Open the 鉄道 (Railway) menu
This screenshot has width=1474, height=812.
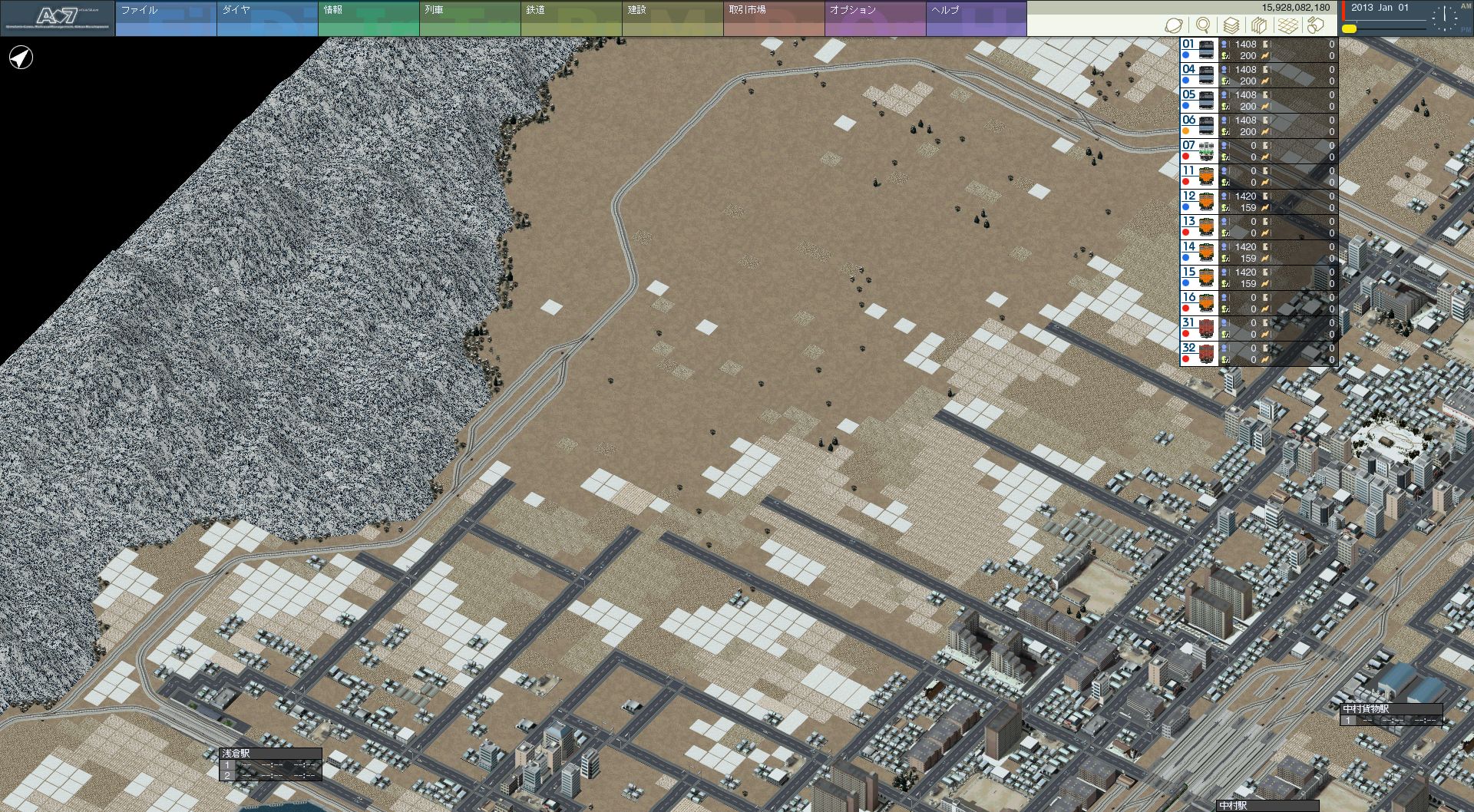coord(570,18)
